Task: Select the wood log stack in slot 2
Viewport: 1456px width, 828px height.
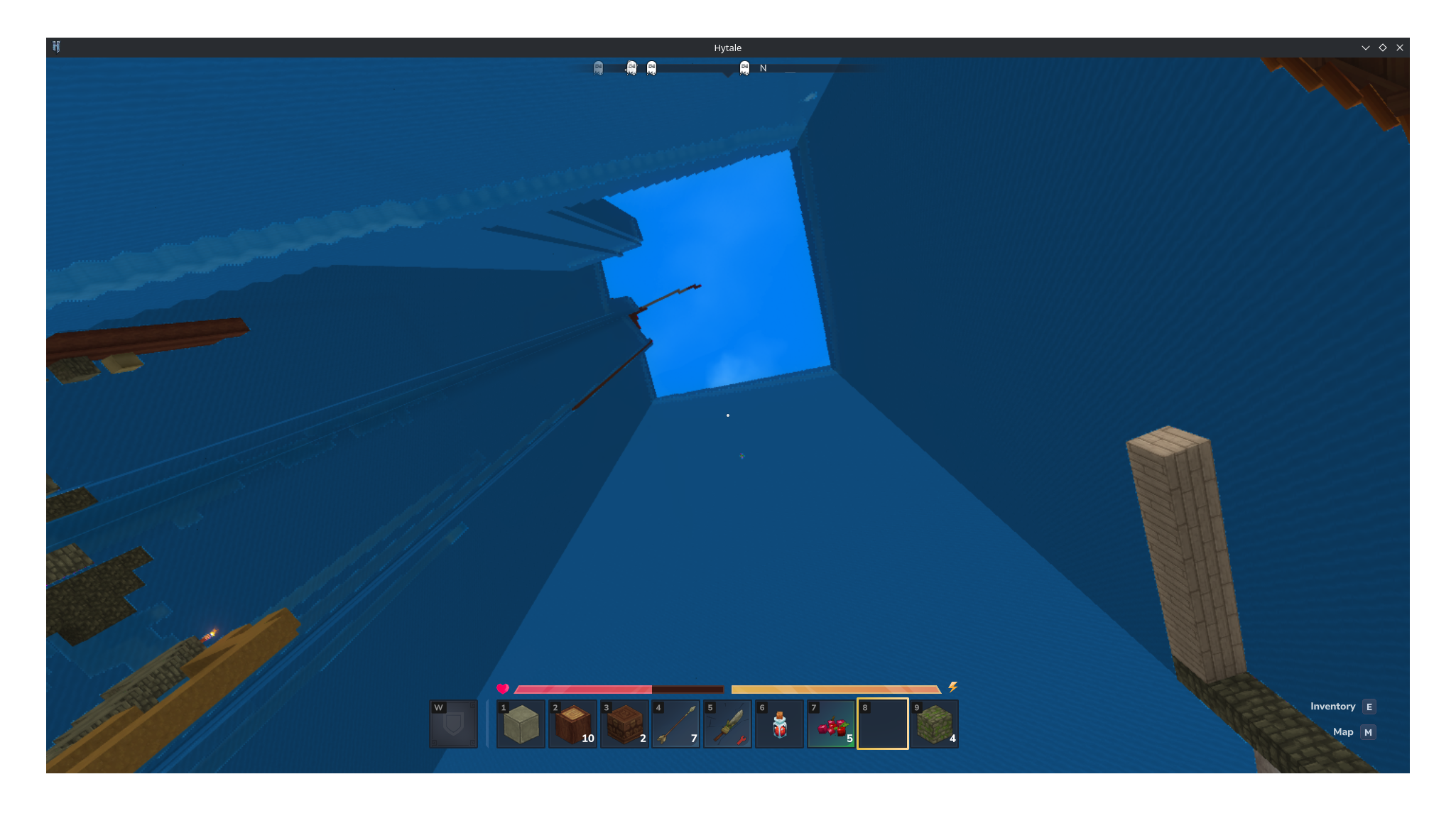Action: click(572, 724)
